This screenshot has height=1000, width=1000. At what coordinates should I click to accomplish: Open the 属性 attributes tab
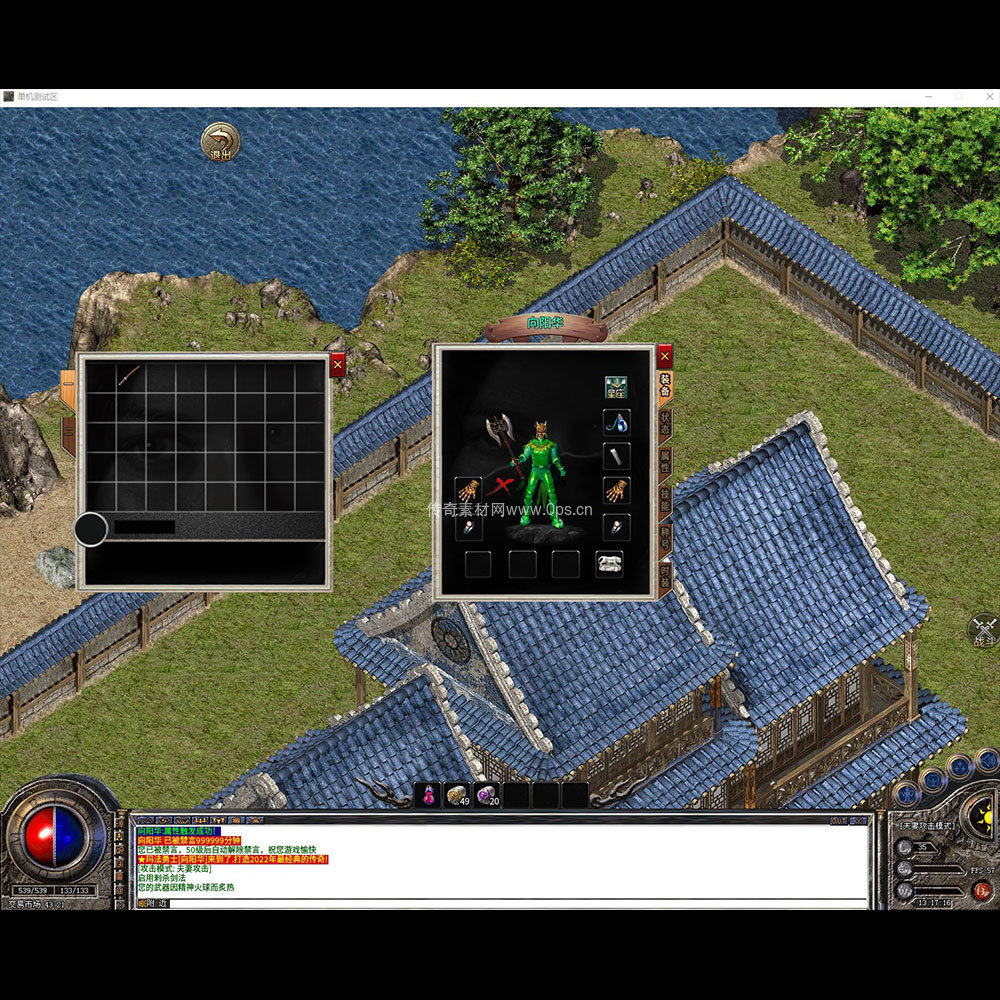point(666,461)
